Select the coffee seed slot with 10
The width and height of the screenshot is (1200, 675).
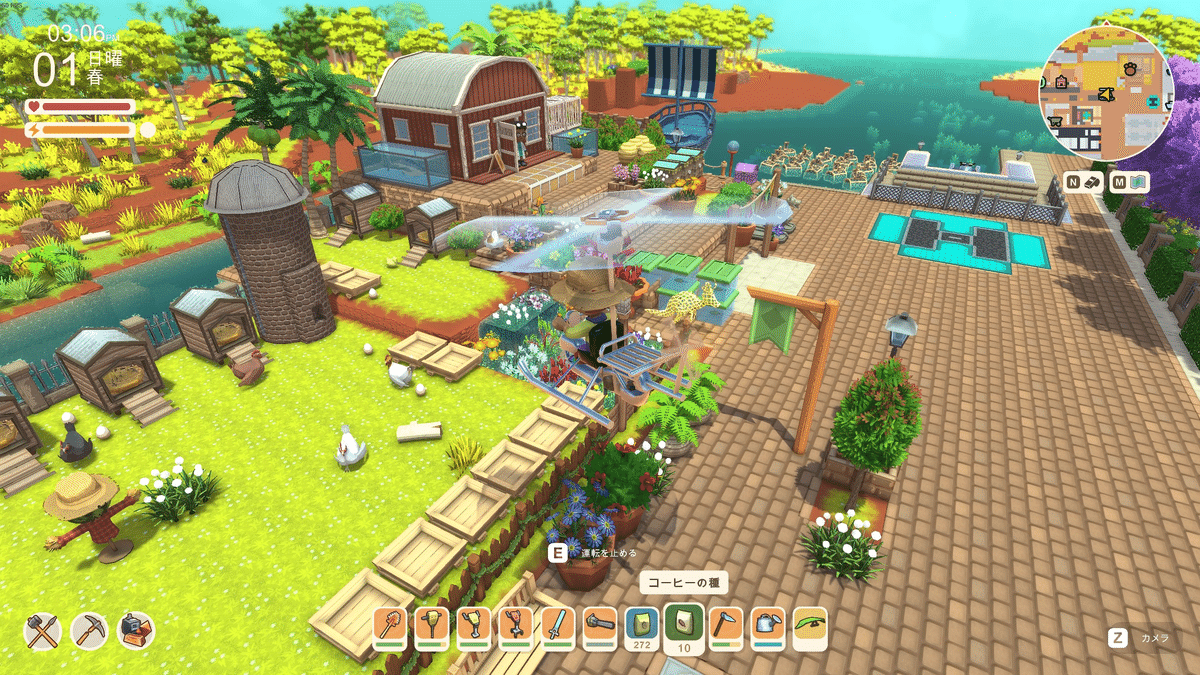[684, 625]
